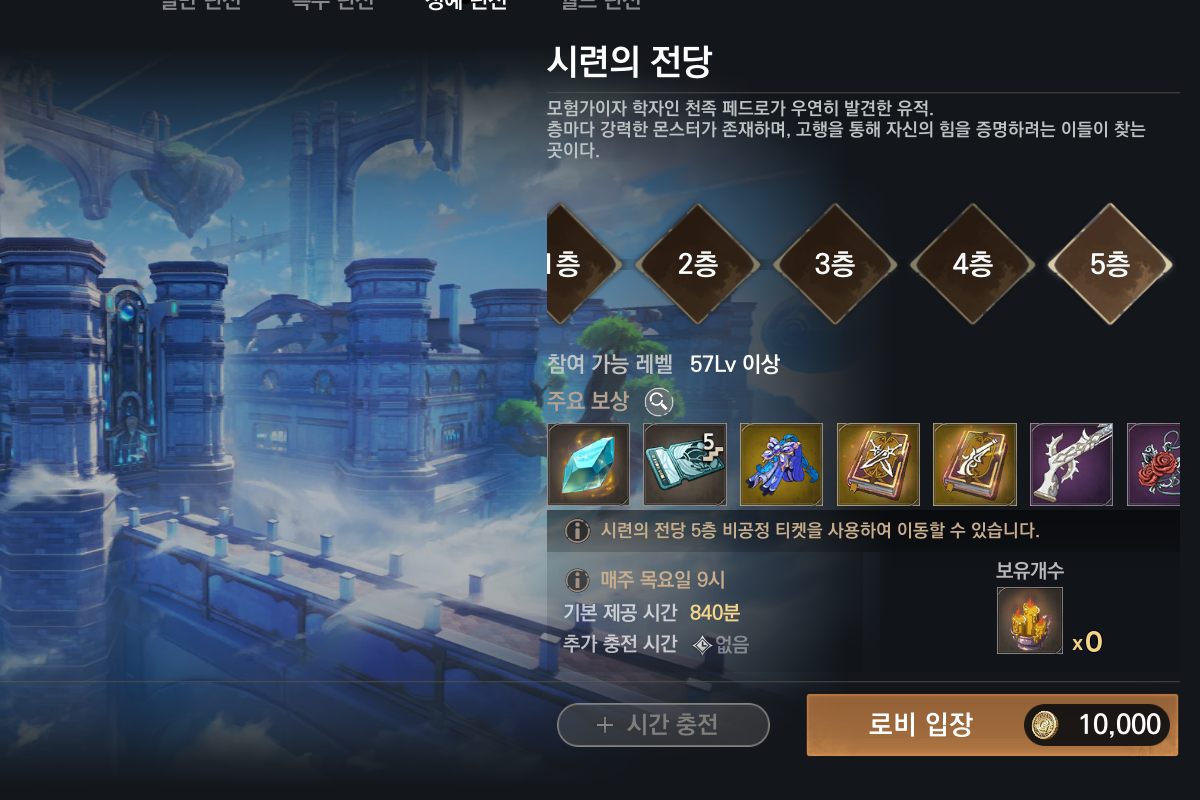
Task: Inspect the cyan crystal reward
Action: 589,464
